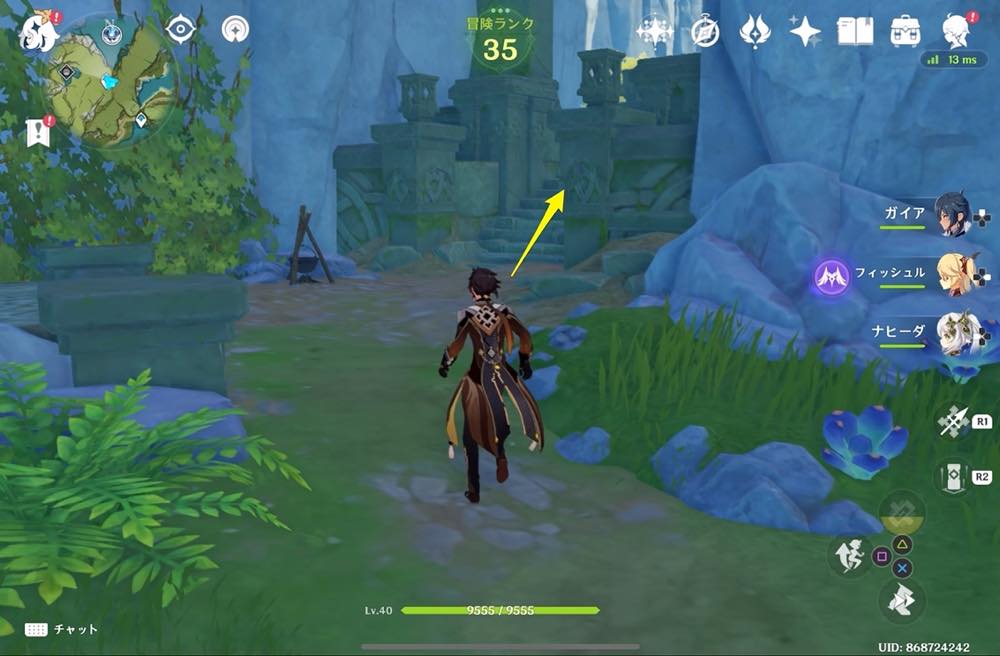Open the quest log bookmark icon
The width and height of the screenshot is (1000, 656).
pos(38,132)
